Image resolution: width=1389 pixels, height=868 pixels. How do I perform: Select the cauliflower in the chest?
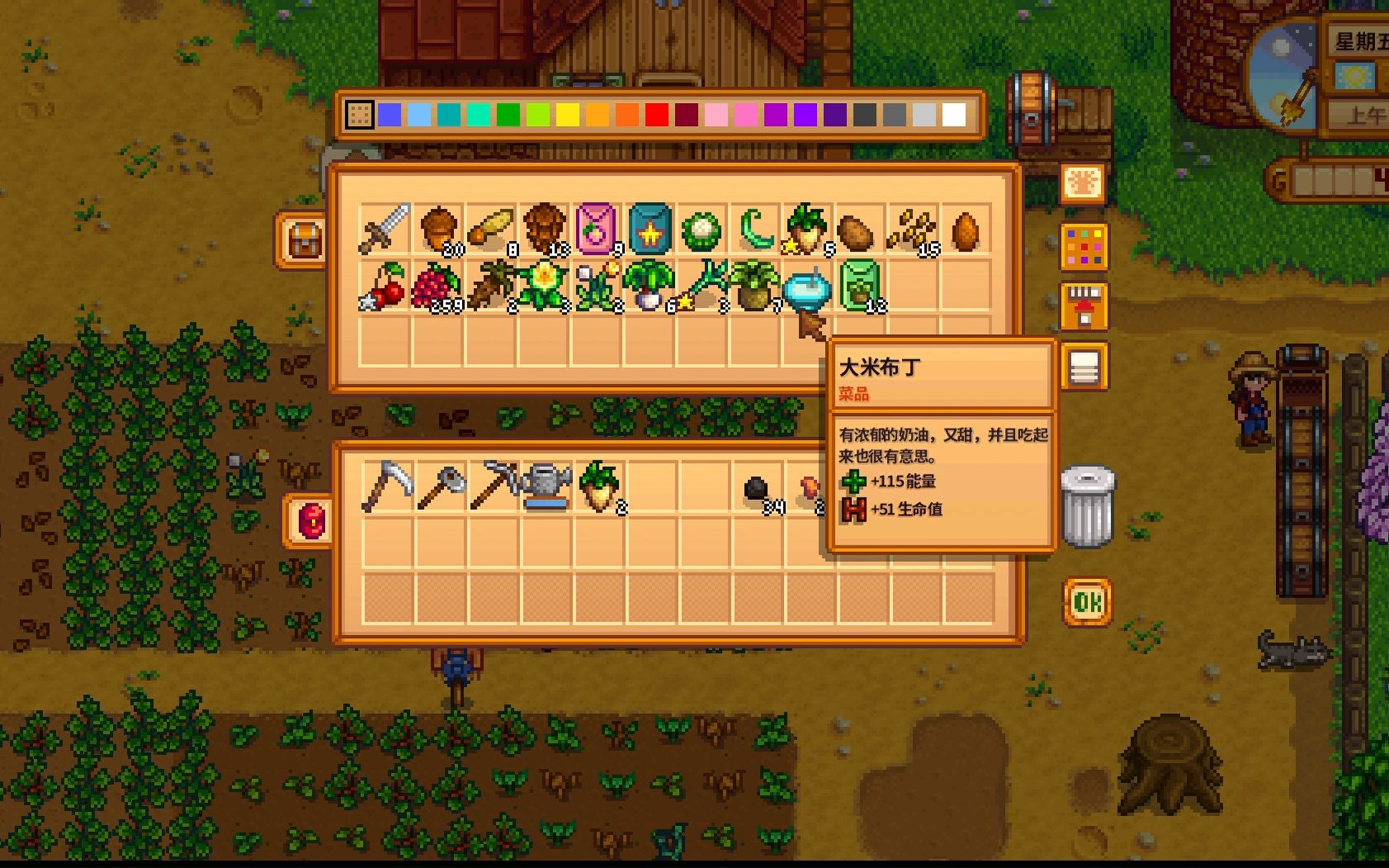(x=702, y=229)
